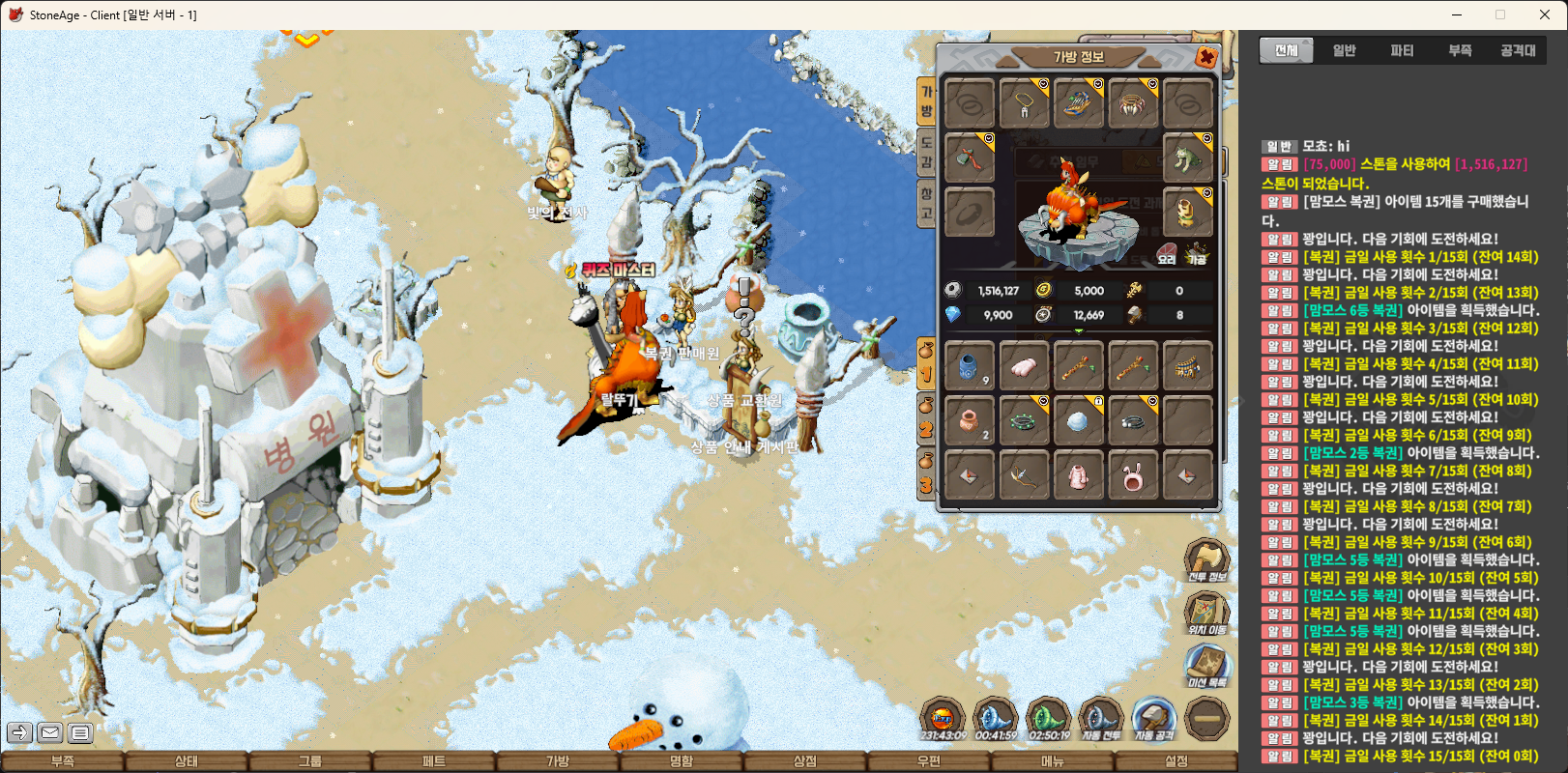Image resolution: width=1568 pixels, height=773 pixels.
Task: Select bag page 3 tab
Action: (926, 477)
